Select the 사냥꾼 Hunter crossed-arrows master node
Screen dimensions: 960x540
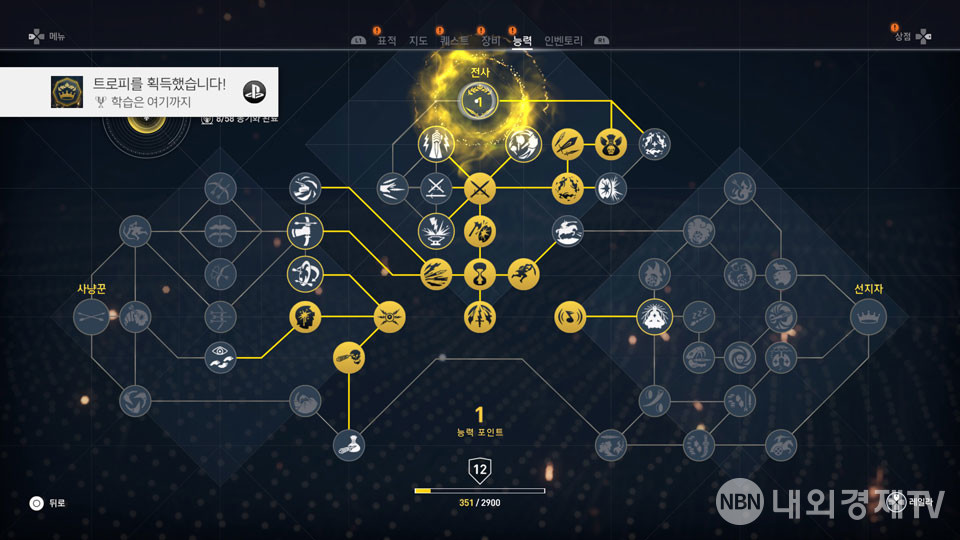click(x=91, y=317)
